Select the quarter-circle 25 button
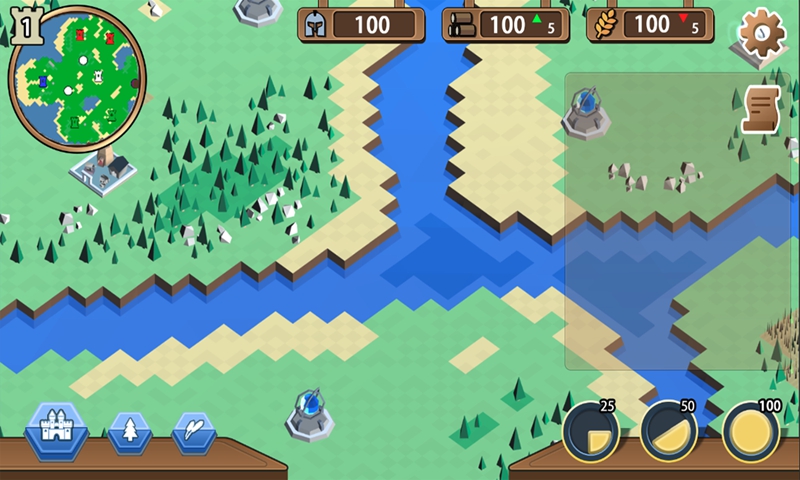The image size is (800, 480). (x=590, y=433)
